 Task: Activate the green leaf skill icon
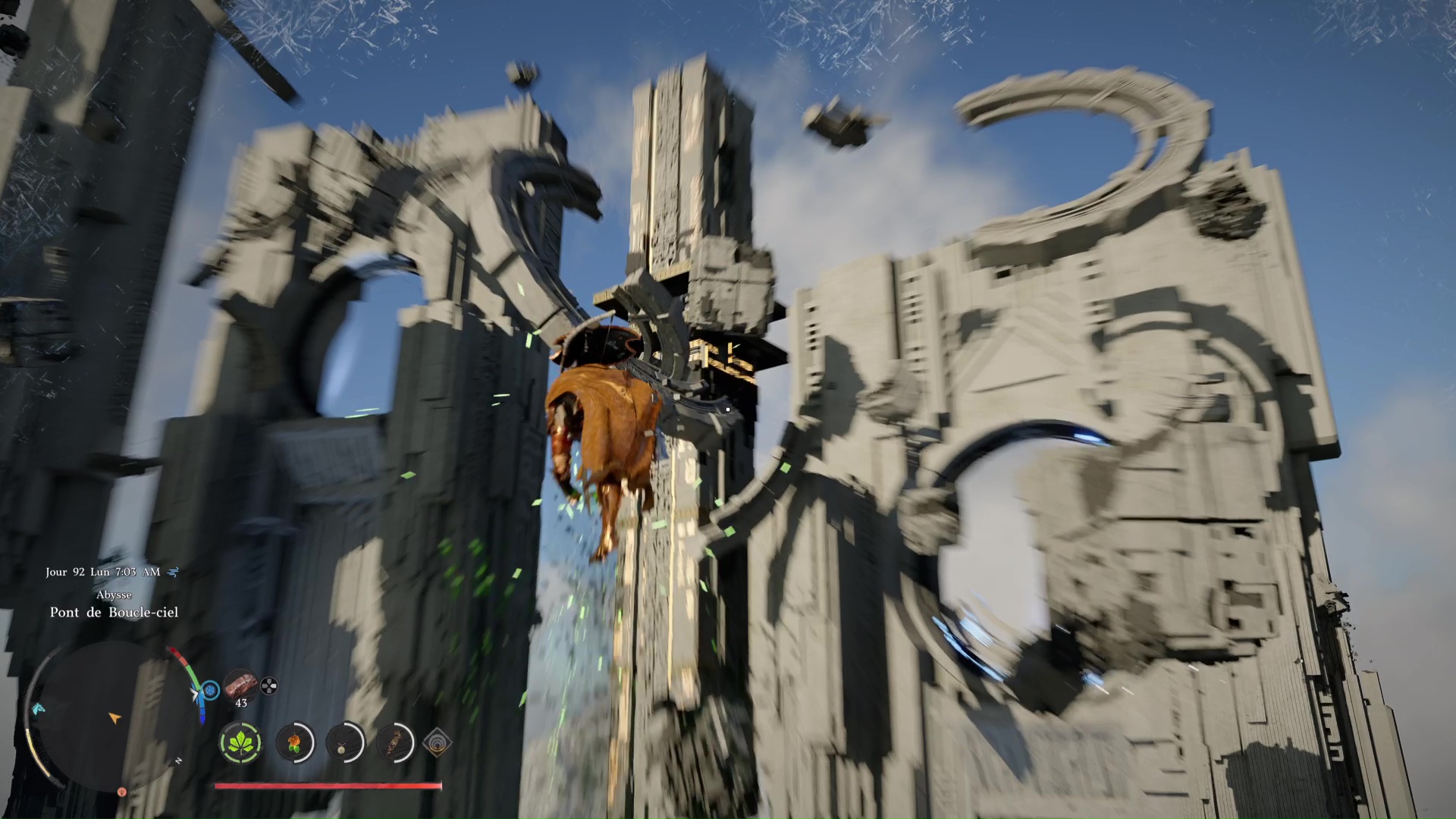tap(240, 742)
